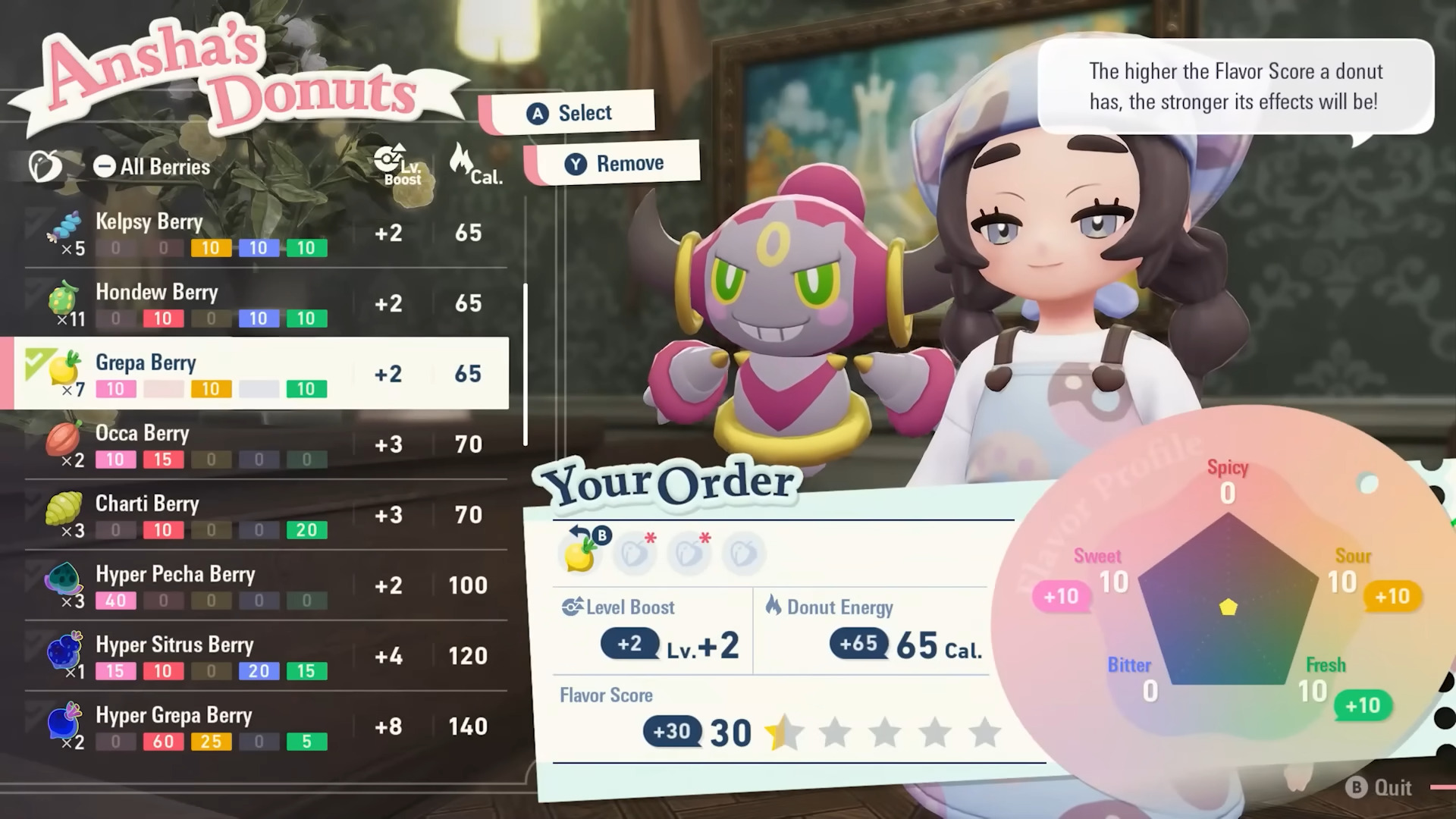Select the Hyper Pecha Berry icon
Viewport: 1456px width, 819px height.
click(x=64, y=579)
